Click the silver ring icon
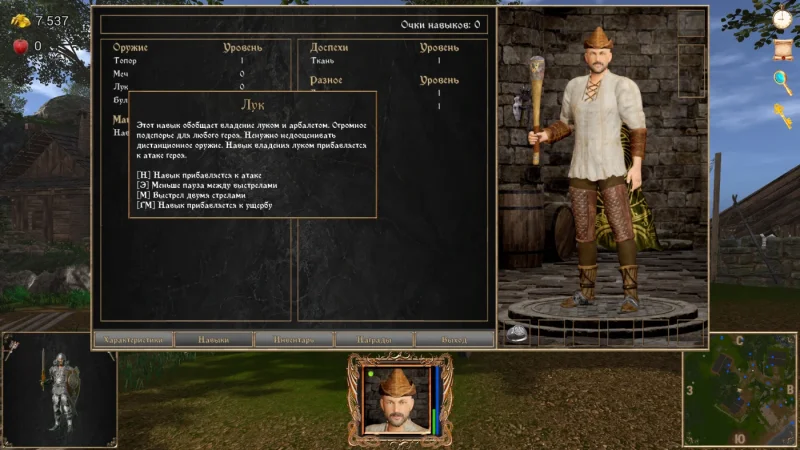The width and height of the screenshot is (800, 450). coord(516,334)
